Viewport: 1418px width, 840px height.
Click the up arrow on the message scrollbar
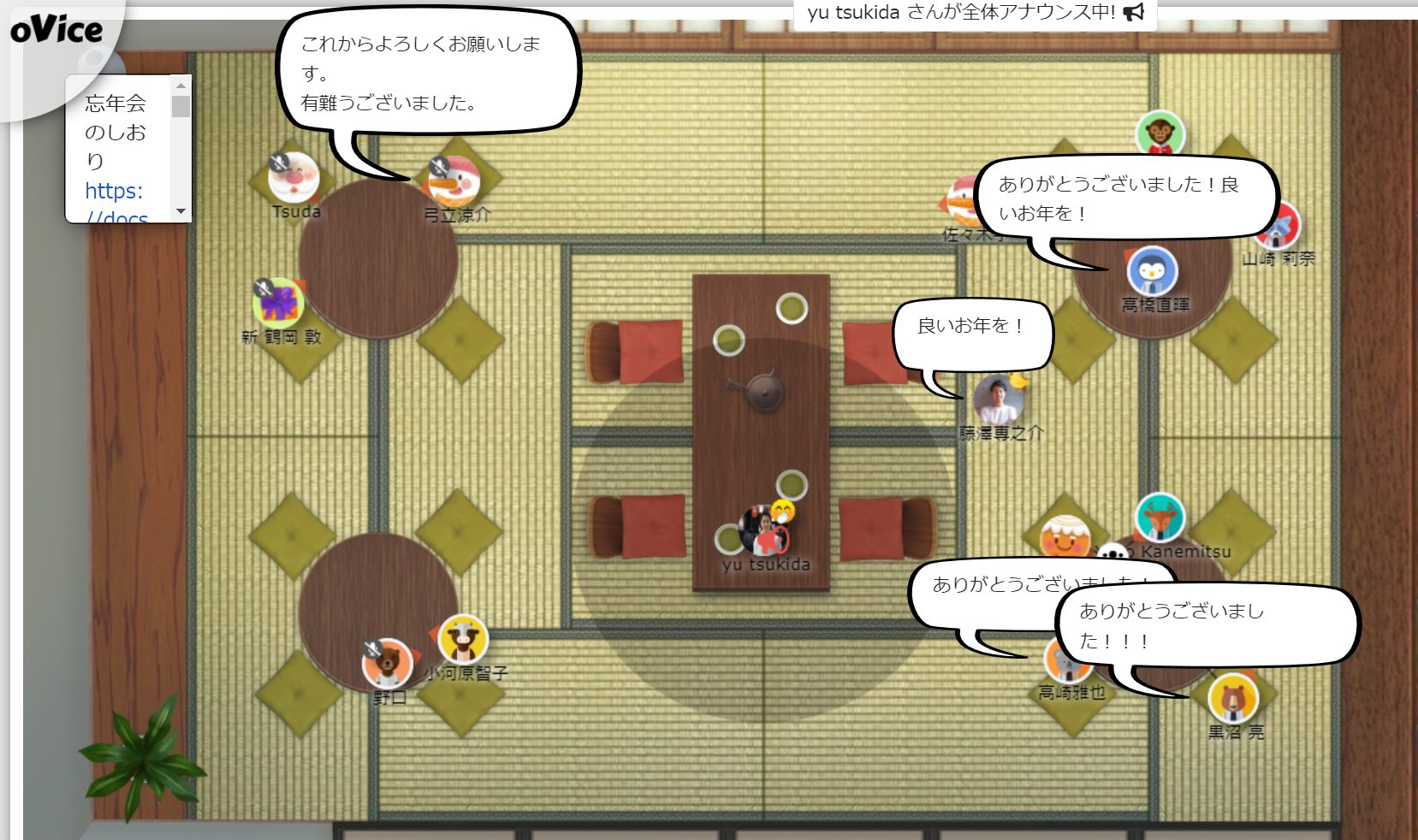tap(181, 85)
